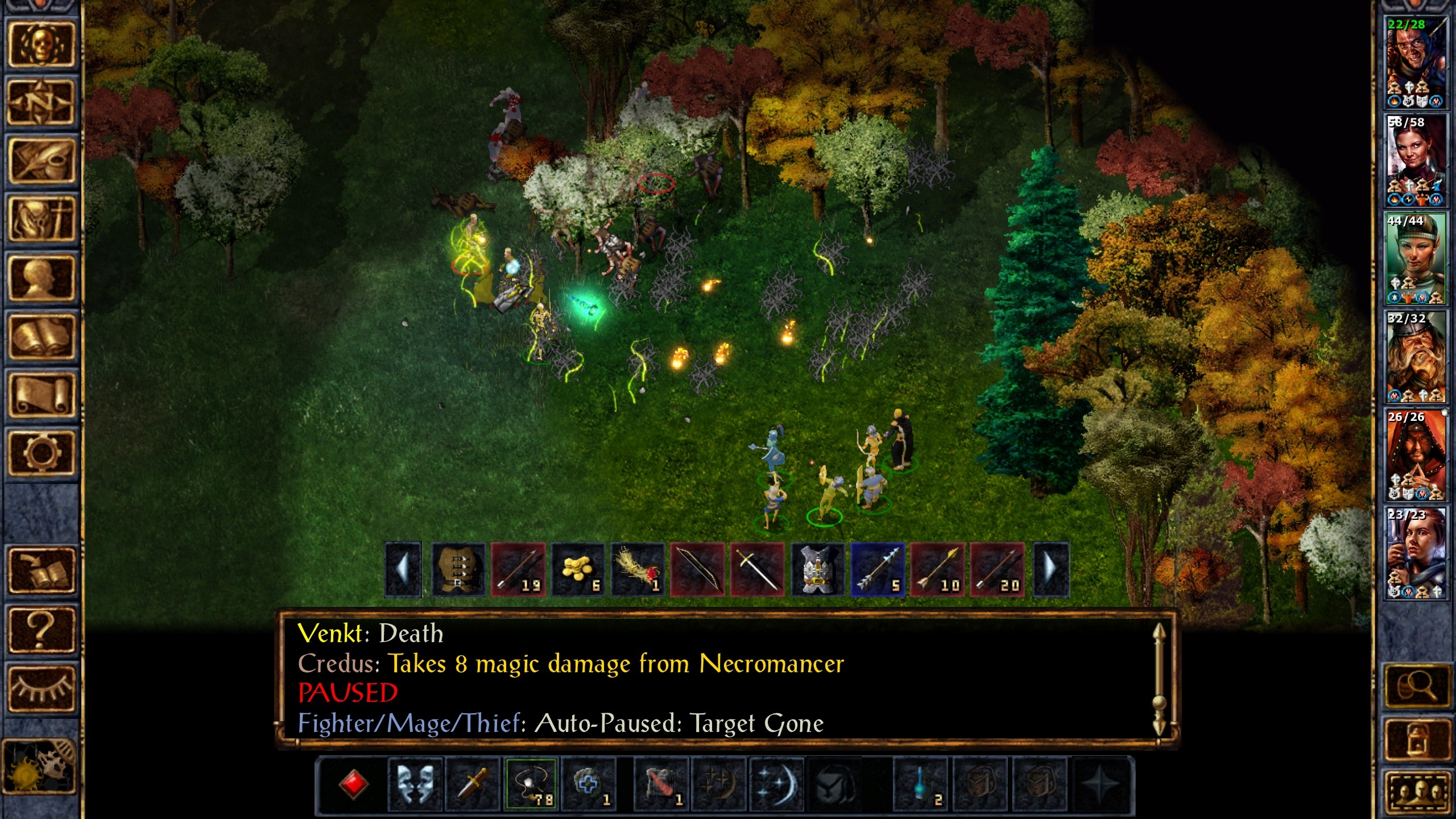Pick up the gold coins pile
The image size is (1456, 819).
coord(578,569)
